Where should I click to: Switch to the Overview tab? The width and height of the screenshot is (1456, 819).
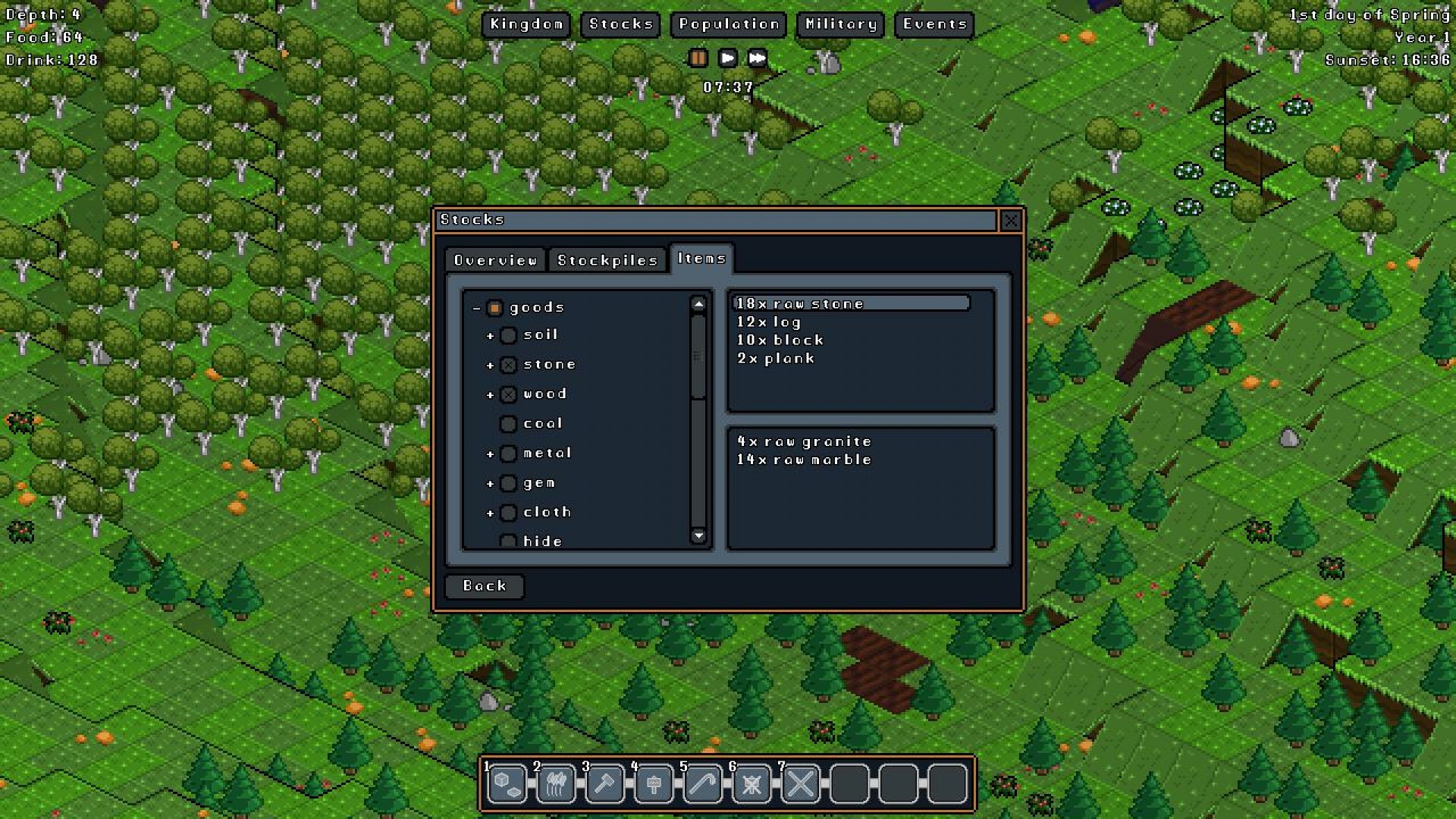(494, 259)
